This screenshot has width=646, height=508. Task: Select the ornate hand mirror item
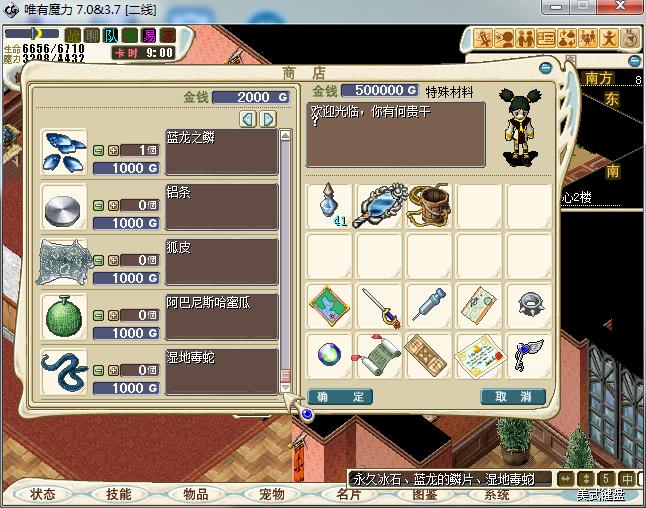[380, 204]
